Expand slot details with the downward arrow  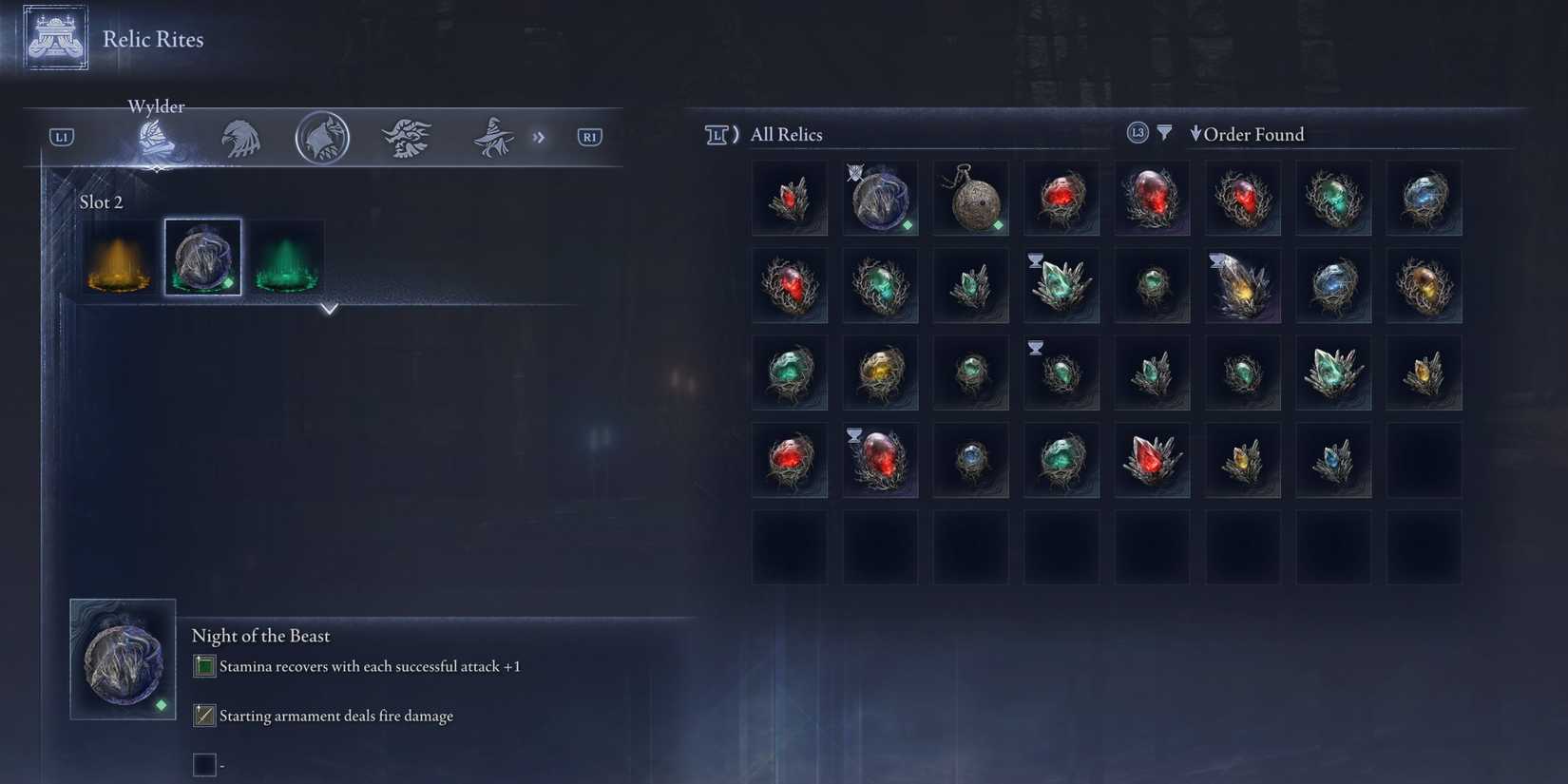pos(330,309)
